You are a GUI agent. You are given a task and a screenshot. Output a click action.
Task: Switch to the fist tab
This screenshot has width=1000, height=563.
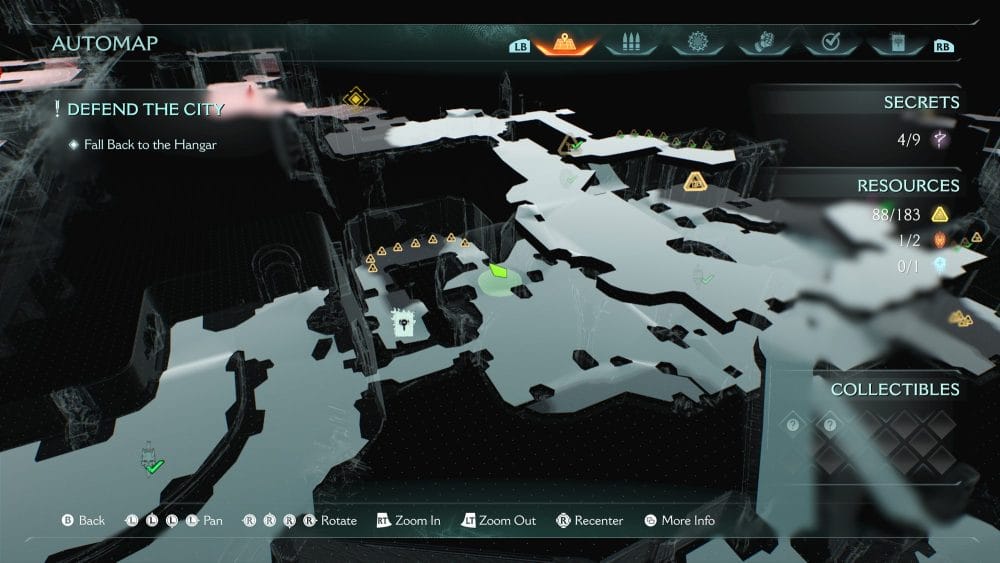(763, 44)
